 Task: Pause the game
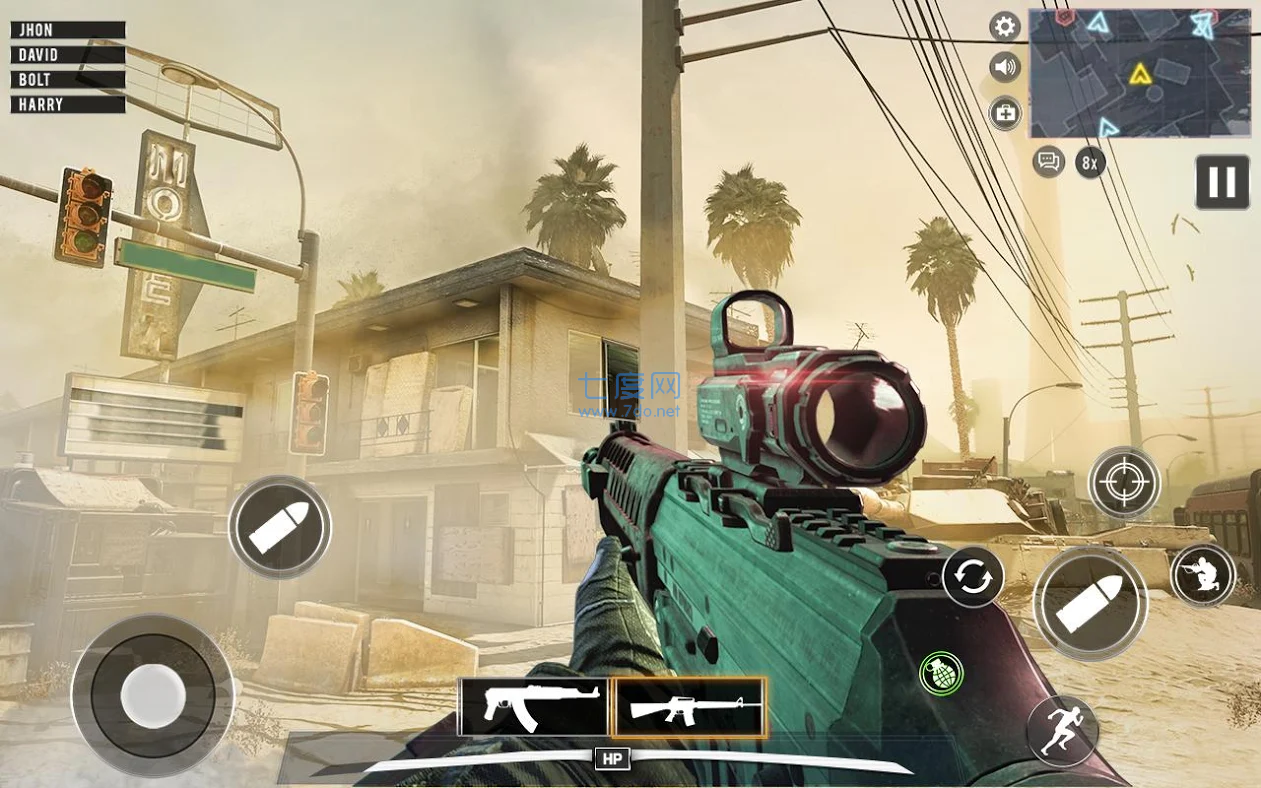[1222, 182]
